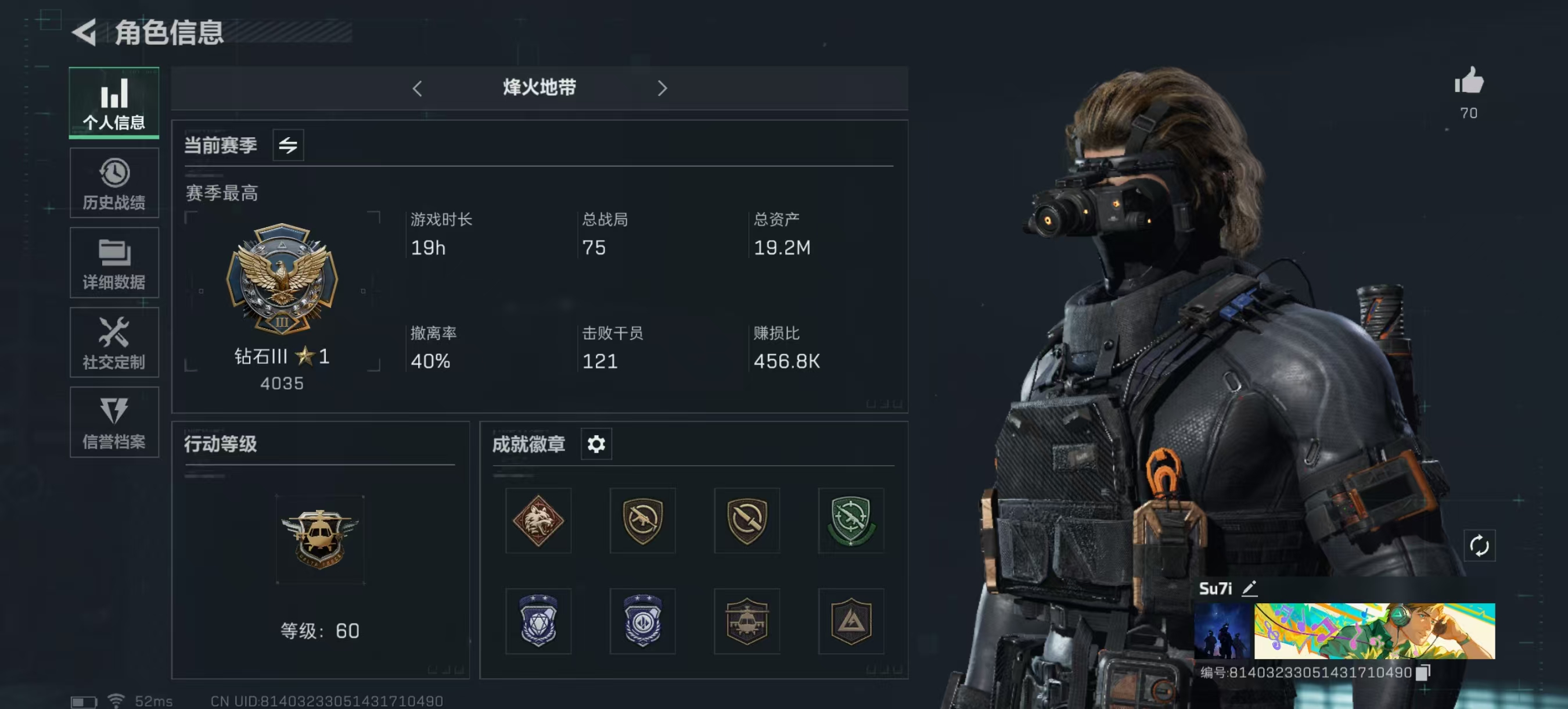Choose the green shield rifle badge
The image size is (1568, 709).
[x=850, y=521]
